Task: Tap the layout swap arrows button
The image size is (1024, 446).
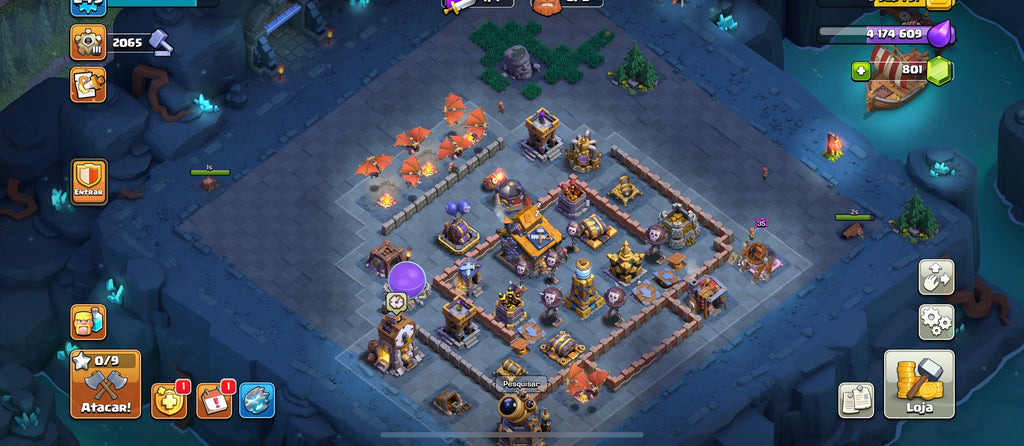Action: pyautogui.click(x=936, y=277)
